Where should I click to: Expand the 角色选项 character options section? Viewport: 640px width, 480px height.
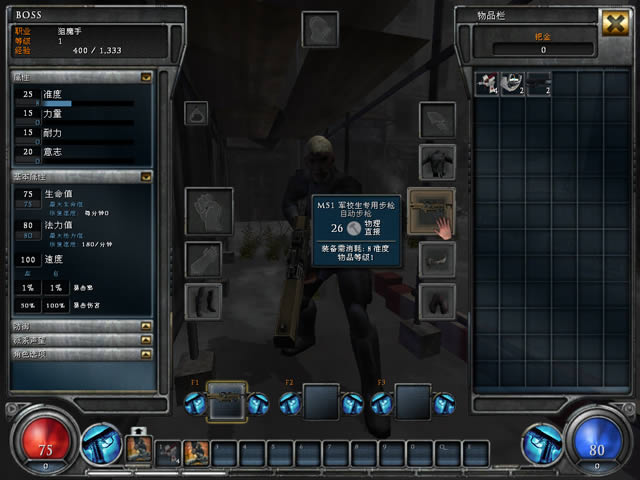click(146, 353)
